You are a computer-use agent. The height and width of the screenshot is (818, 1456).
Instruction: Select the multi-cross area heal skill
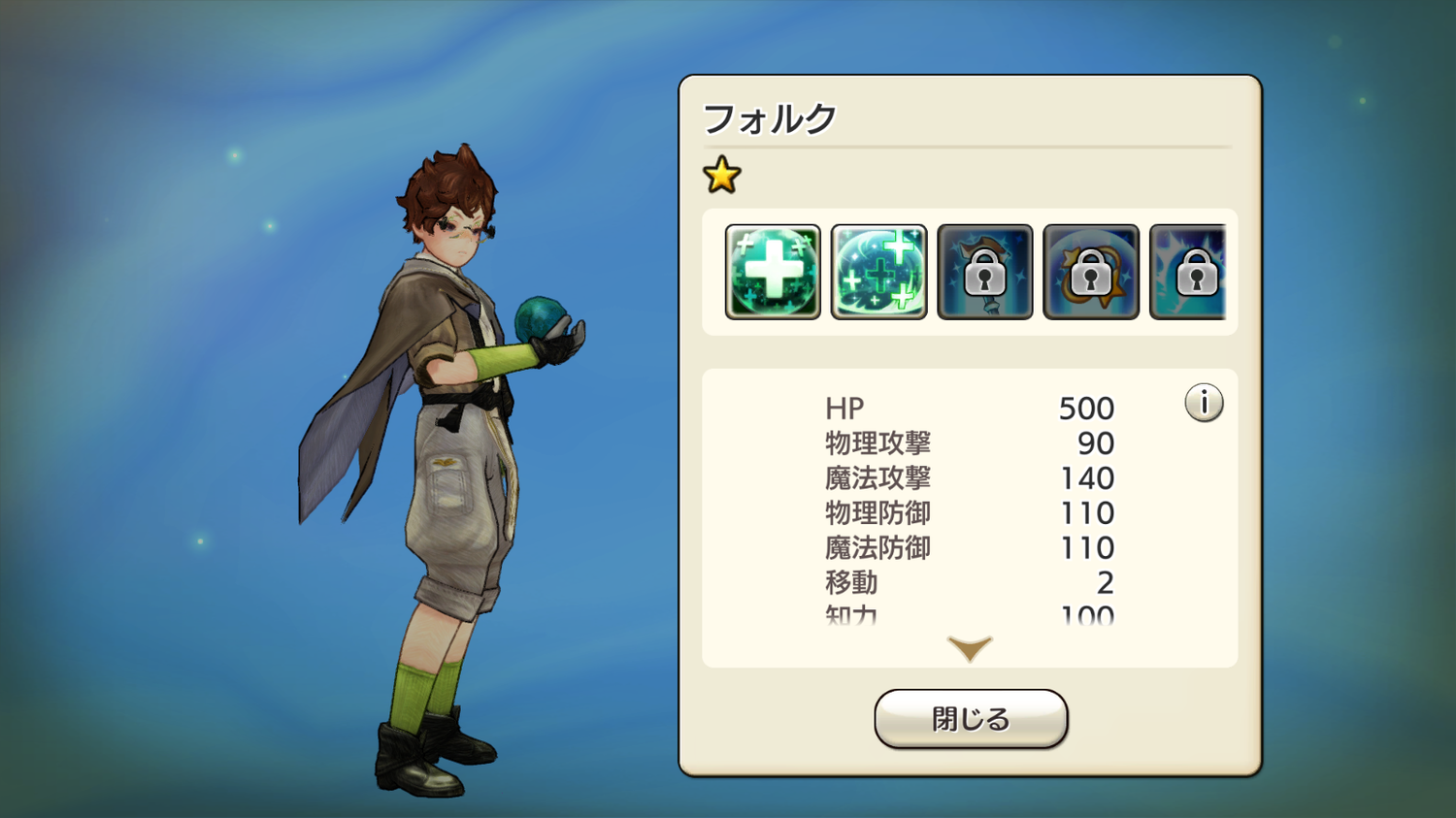point(878,272)
